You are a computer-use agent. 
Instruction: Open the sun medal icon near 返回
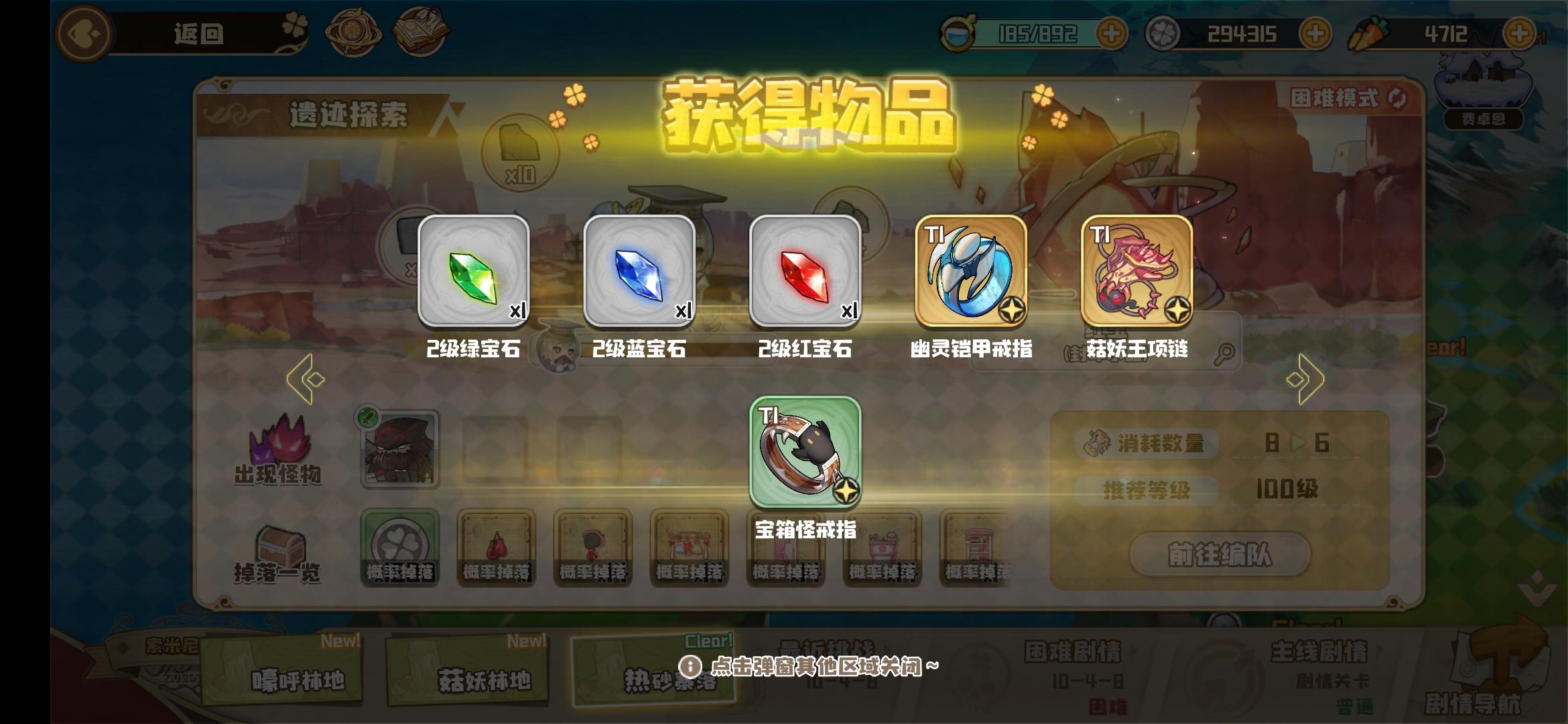coord(353,29)
